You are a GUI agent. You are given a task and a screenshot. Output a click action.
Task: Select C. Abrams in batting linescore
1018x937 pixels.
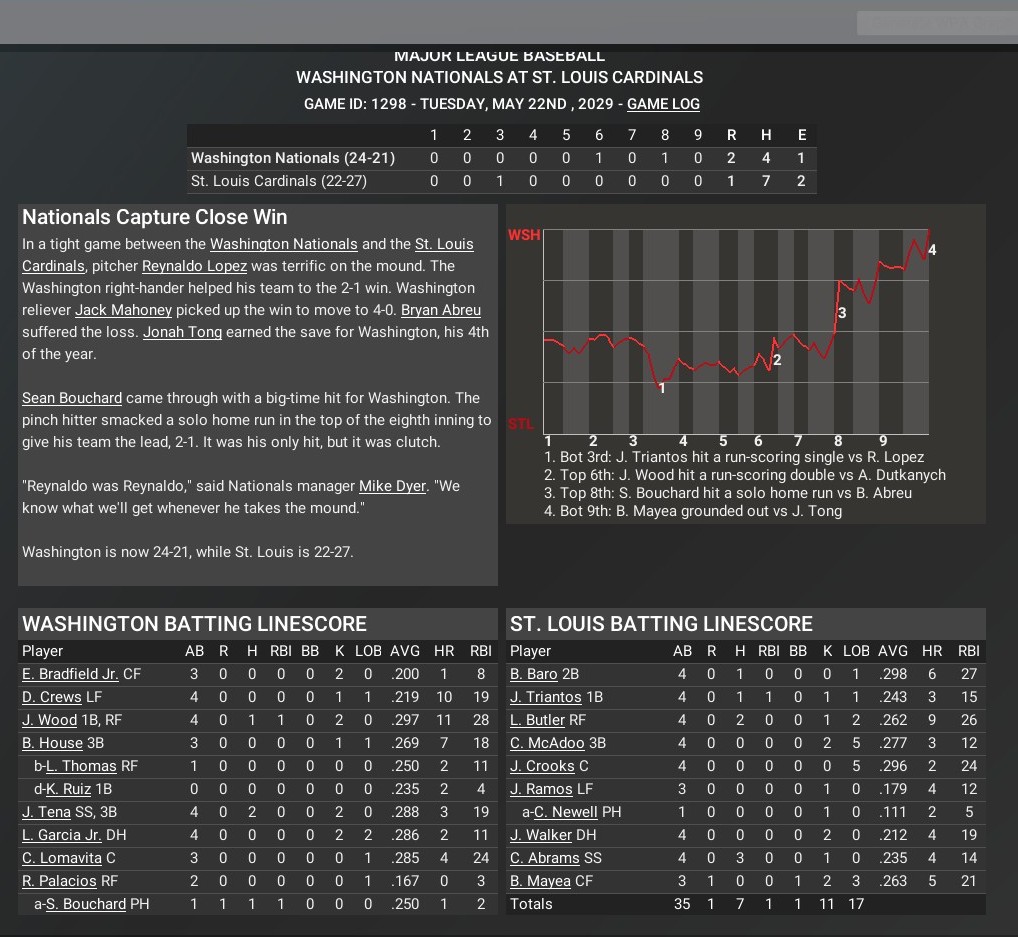(545, 858)
